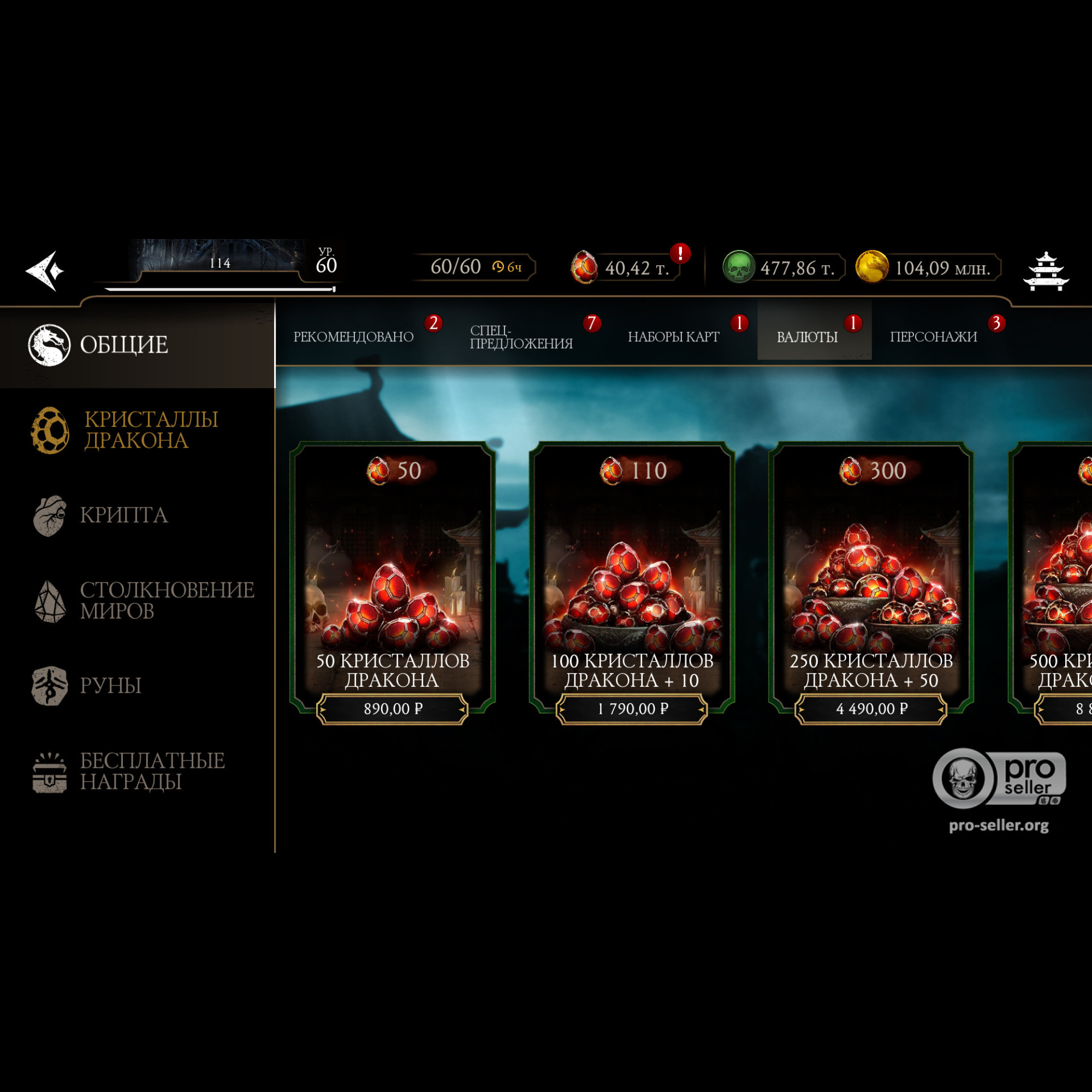Buy 50 dragon crystals for 890,00 ₽
Screen dimensions: 1092x1092
point(393,709)
